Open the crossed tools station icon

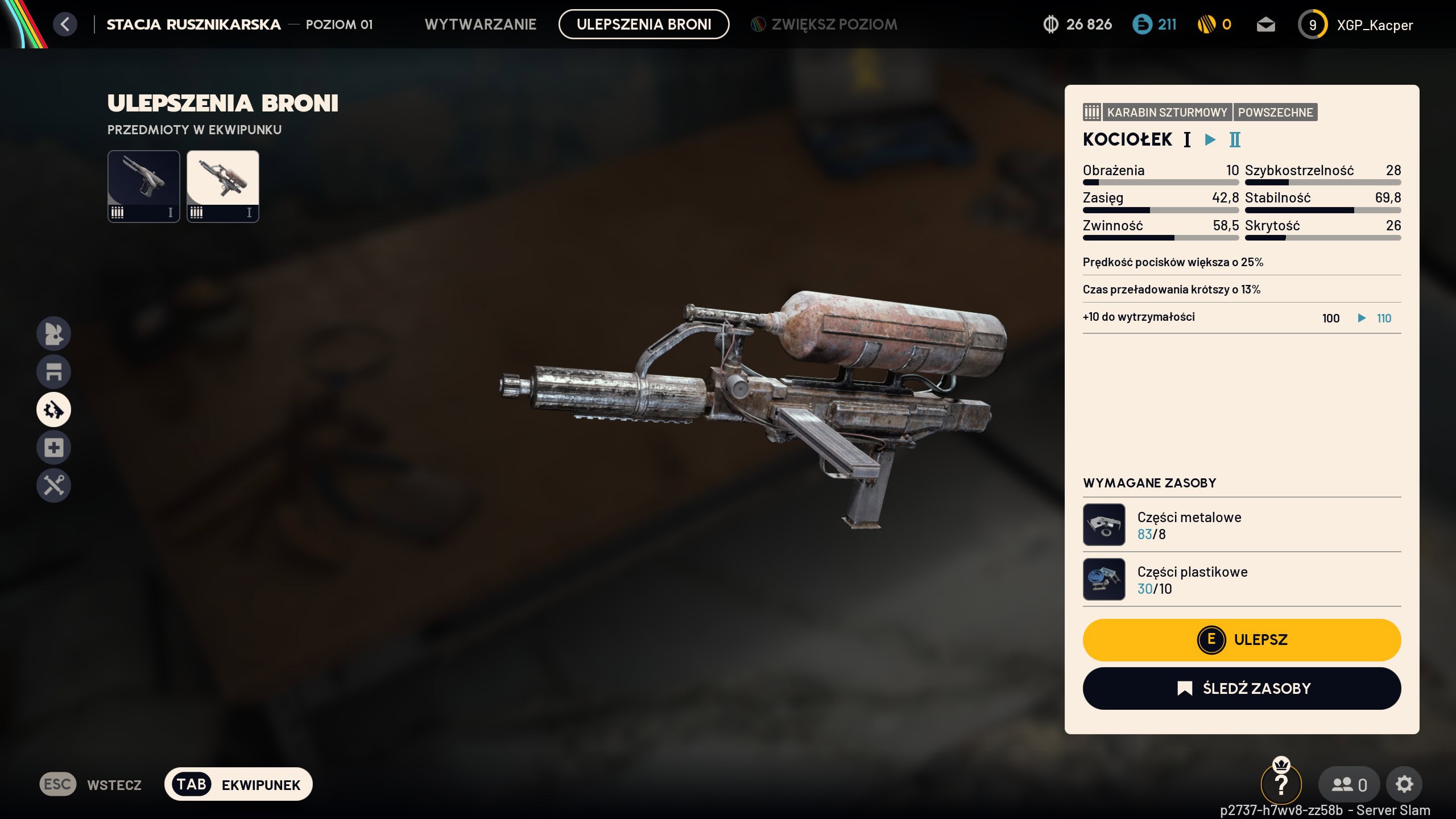(54, 486)
